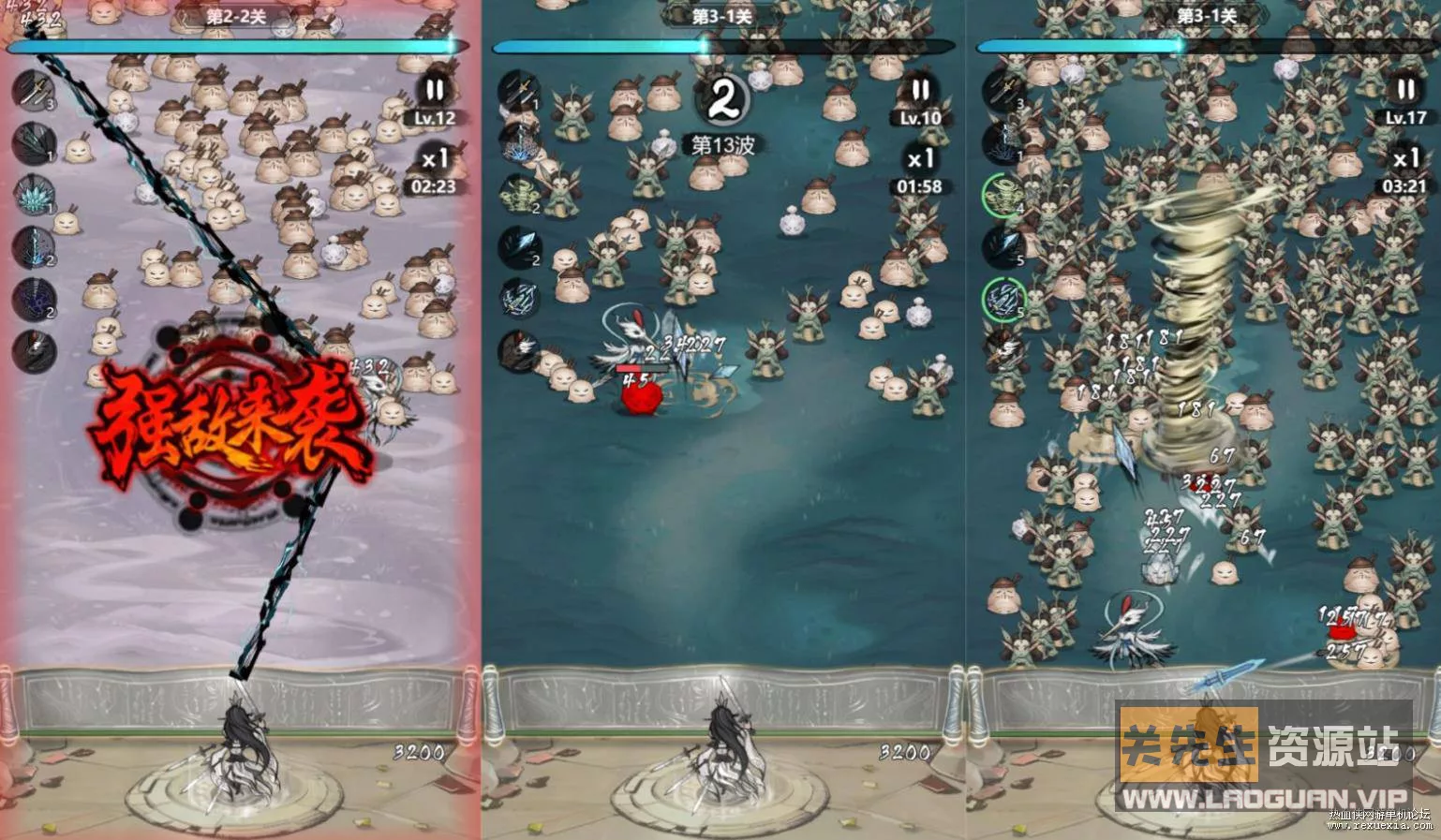Choose the dark fan skill marked level 1

pos(34,143)
